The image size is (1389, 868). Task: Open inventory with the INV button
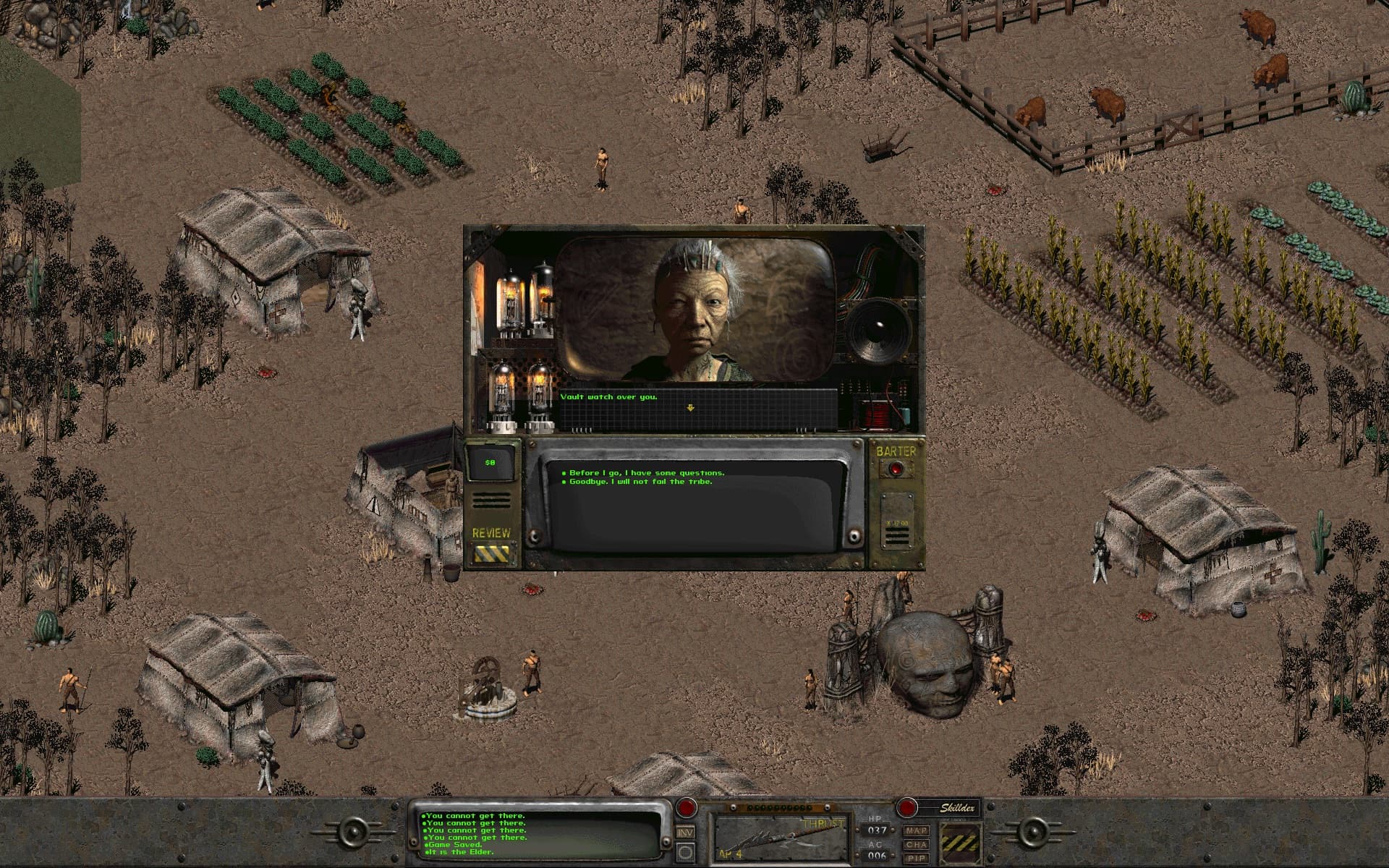click(685, 833)
